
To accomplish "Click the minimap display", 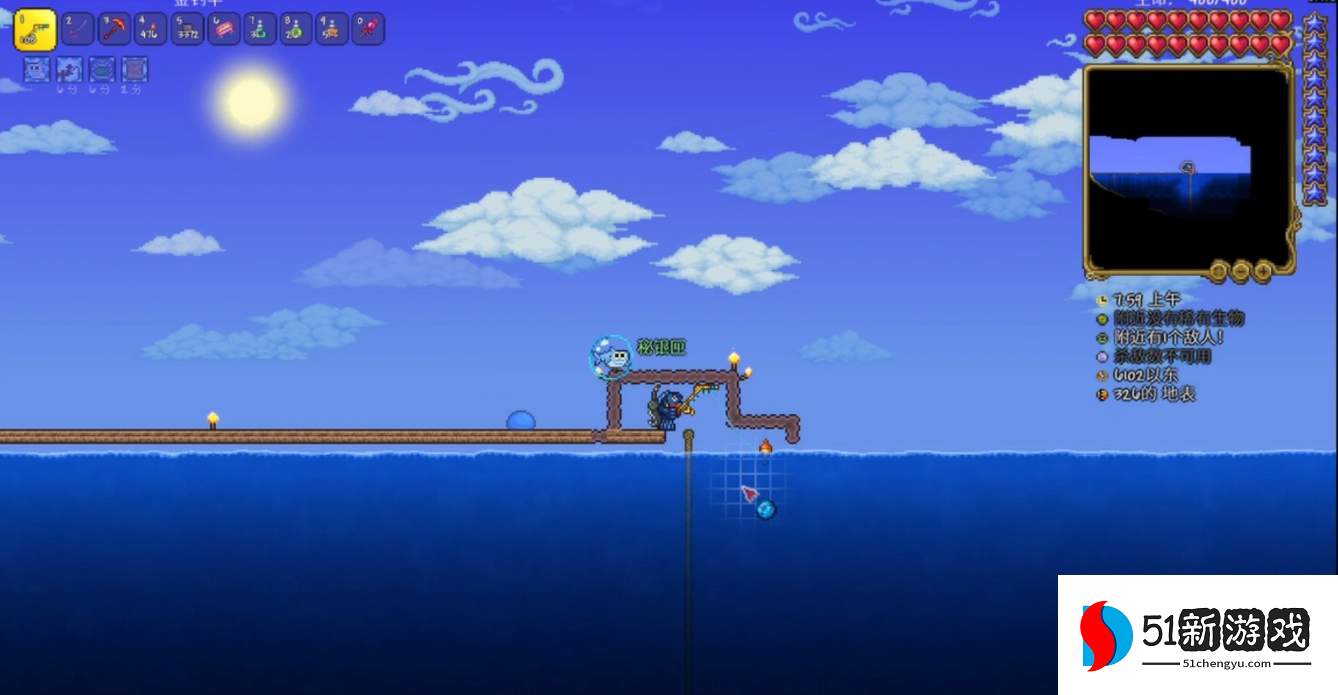I will (x=1187, y=168).
